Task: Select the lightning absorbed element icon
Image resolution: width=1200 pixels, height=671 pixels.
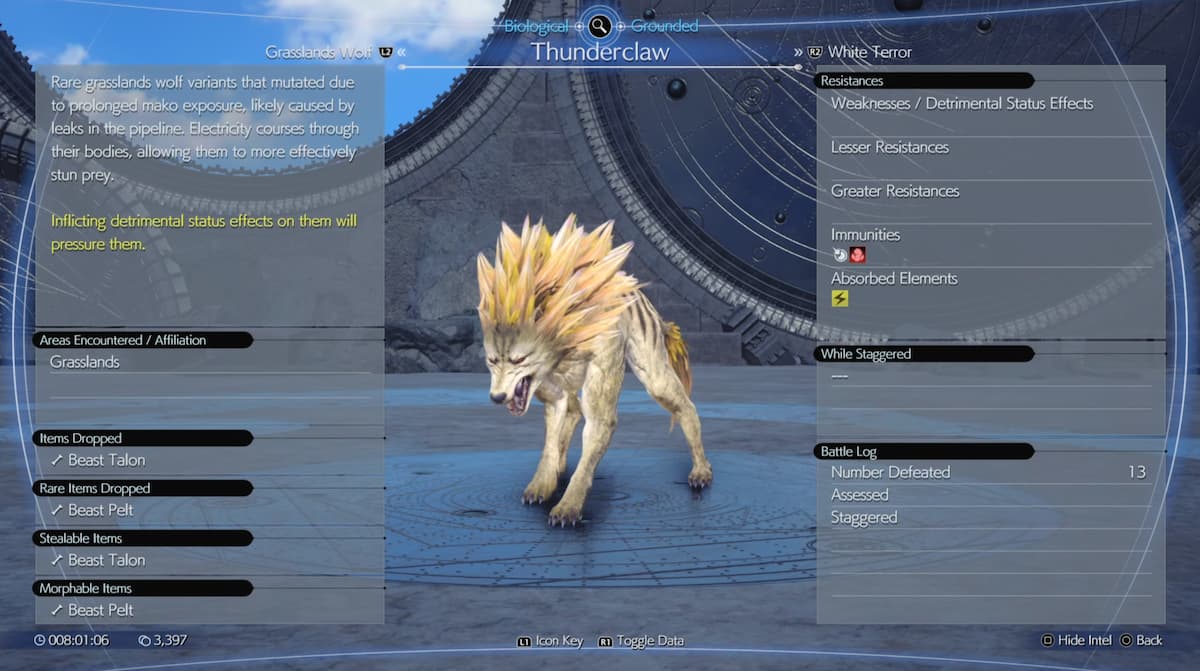Action: [840, 298]
